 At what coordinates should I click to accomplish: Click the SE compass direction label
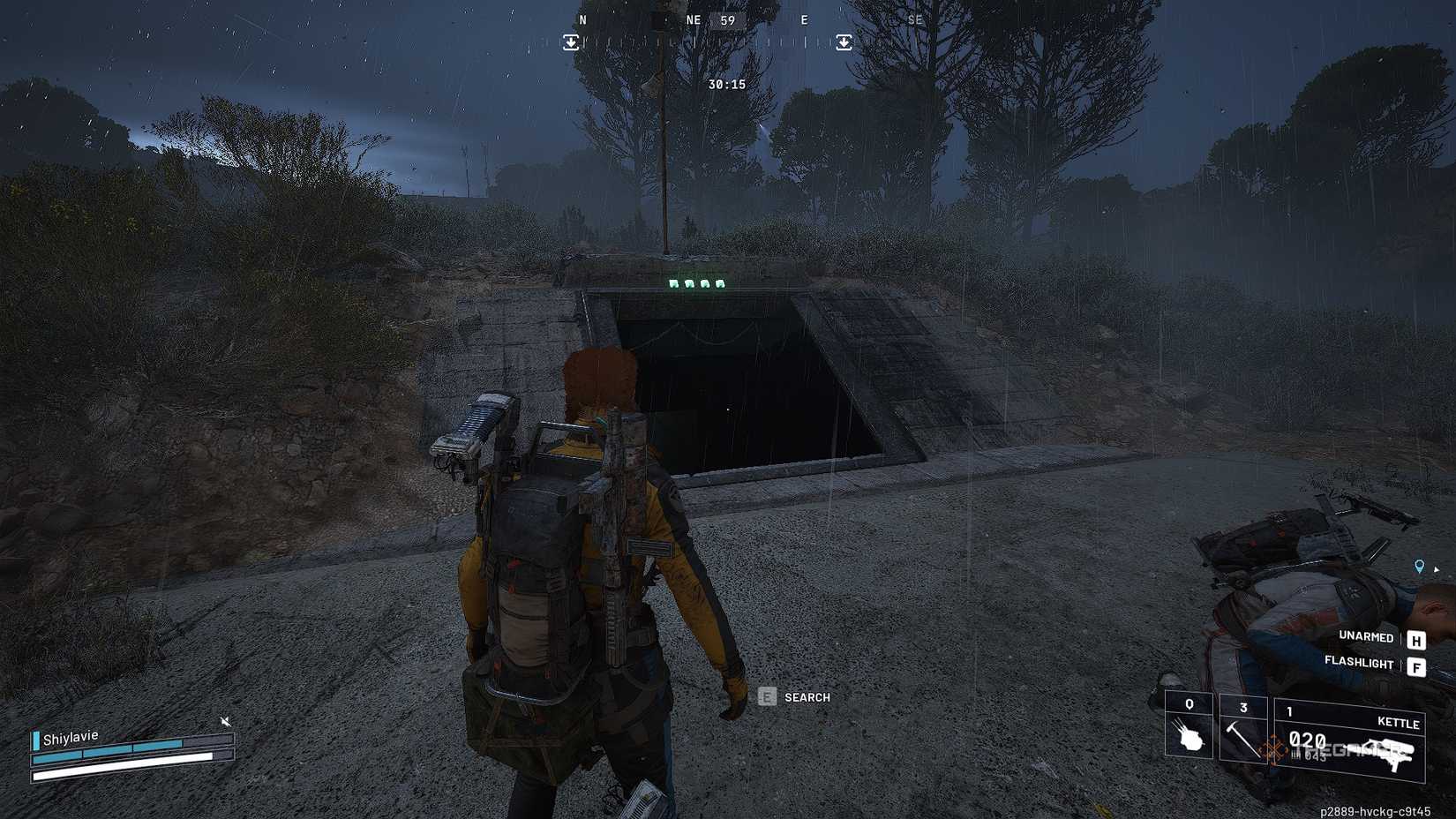pyautogui.click(x=914, y=19)
